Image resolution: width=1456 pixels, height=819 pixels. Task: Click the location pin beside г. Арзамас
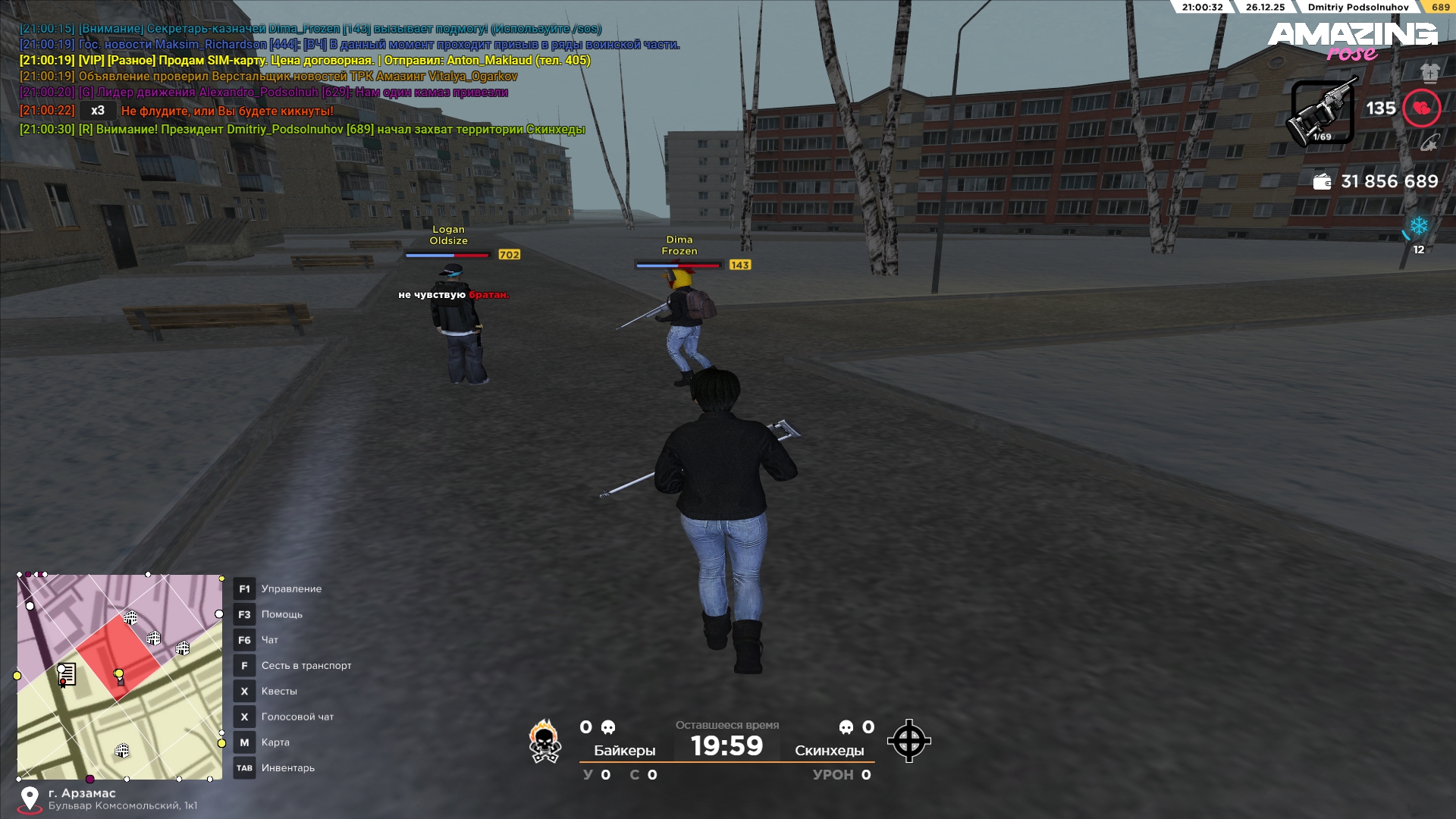coord(30,799)
